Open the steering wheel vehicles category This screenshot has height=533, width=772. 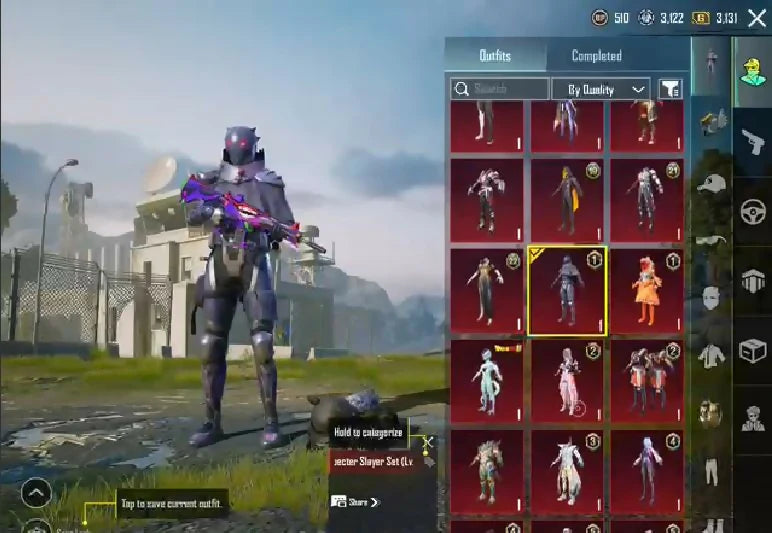coord(752,212)
